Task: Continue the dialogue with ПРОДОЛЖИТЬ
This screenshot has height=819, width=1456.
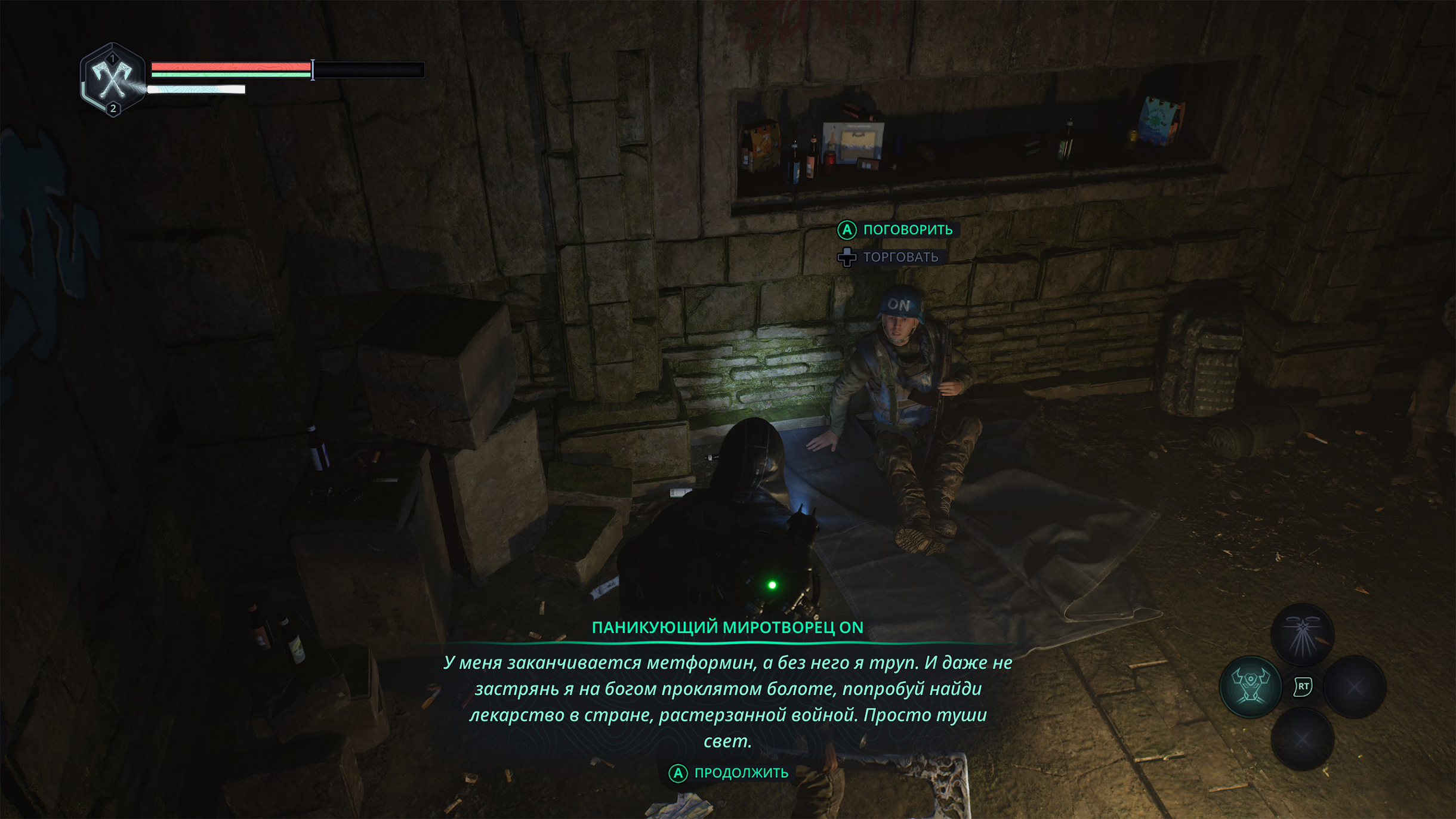Action: [x=729, y=773]
